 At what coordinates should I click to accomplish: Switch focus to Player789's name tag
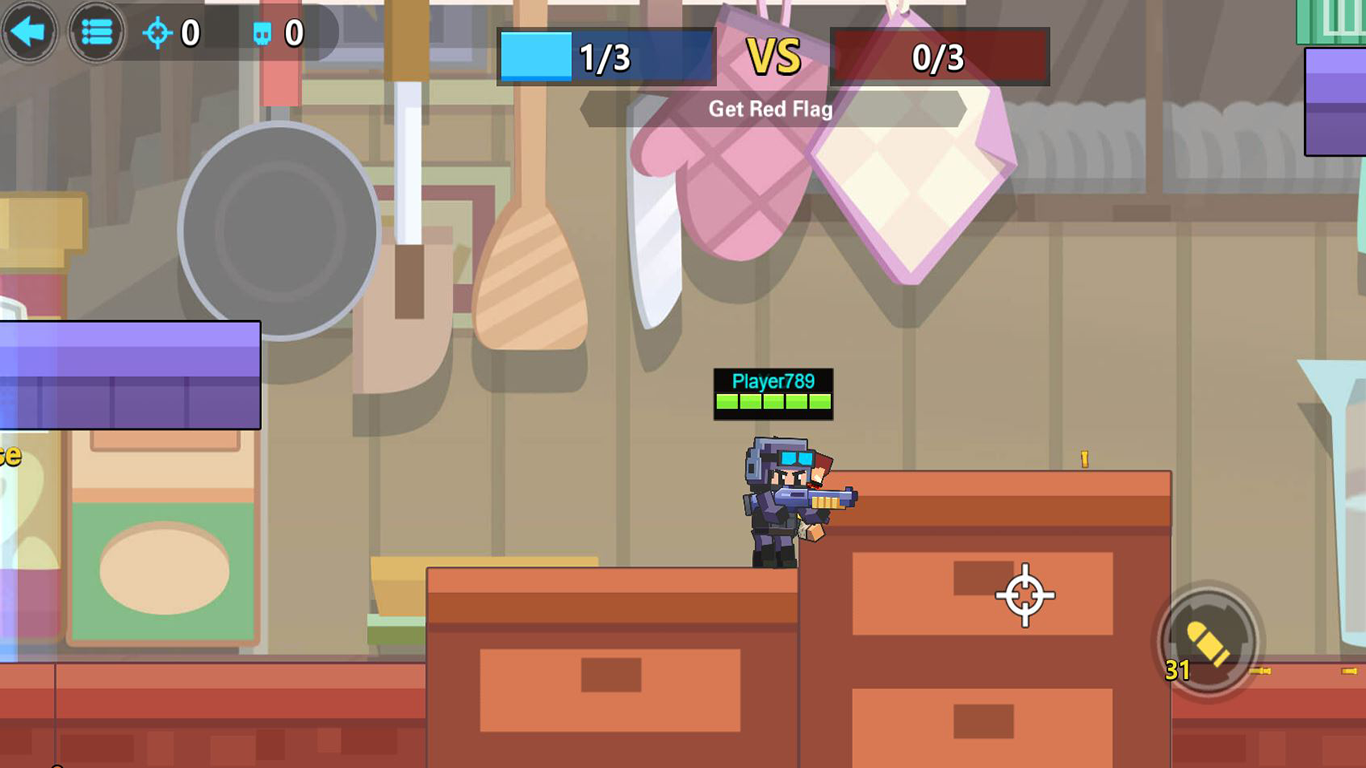pyautogui.click(x=772, y=381)
